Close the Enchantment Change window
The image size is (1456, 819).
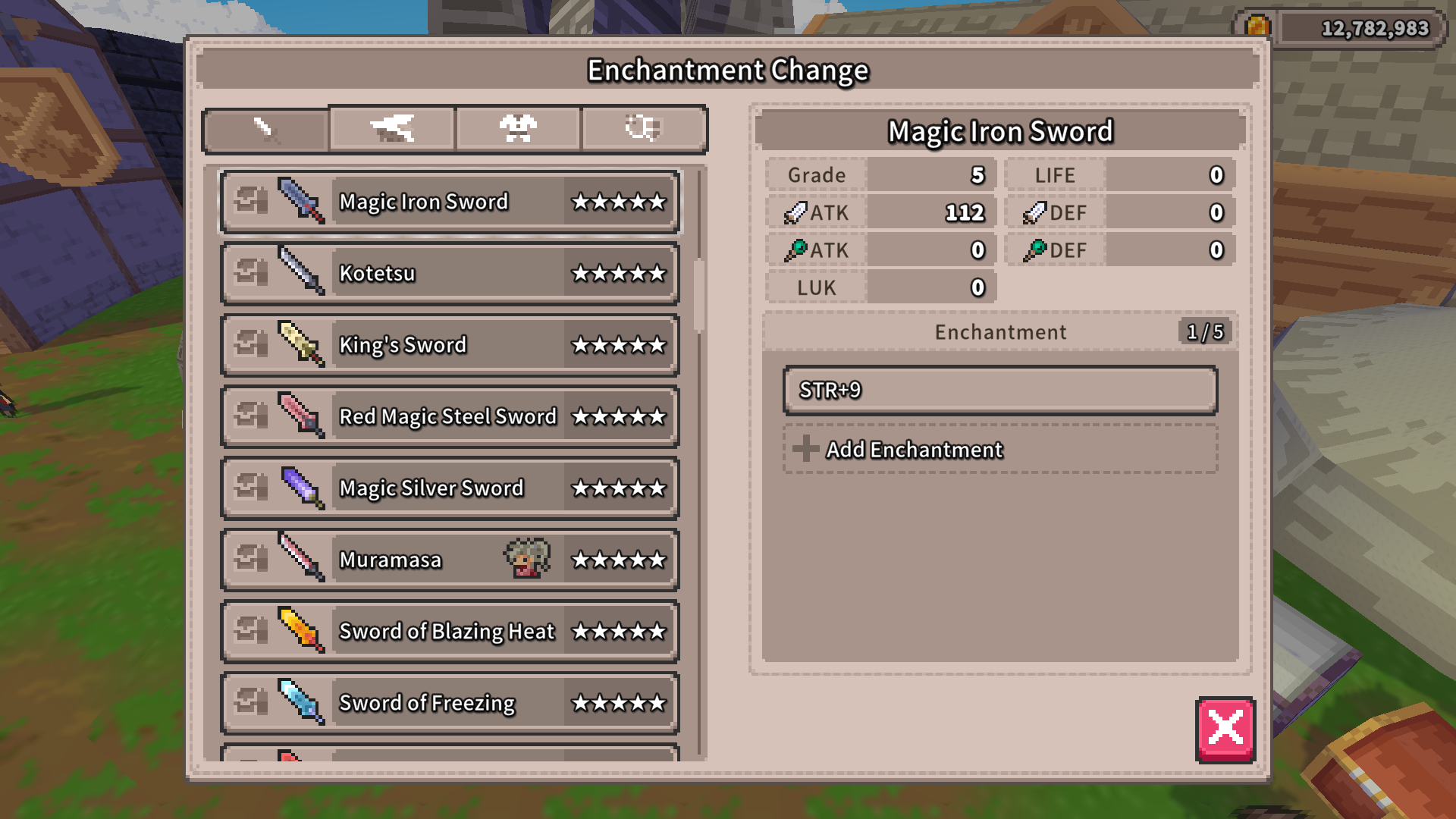[1224, 730]
